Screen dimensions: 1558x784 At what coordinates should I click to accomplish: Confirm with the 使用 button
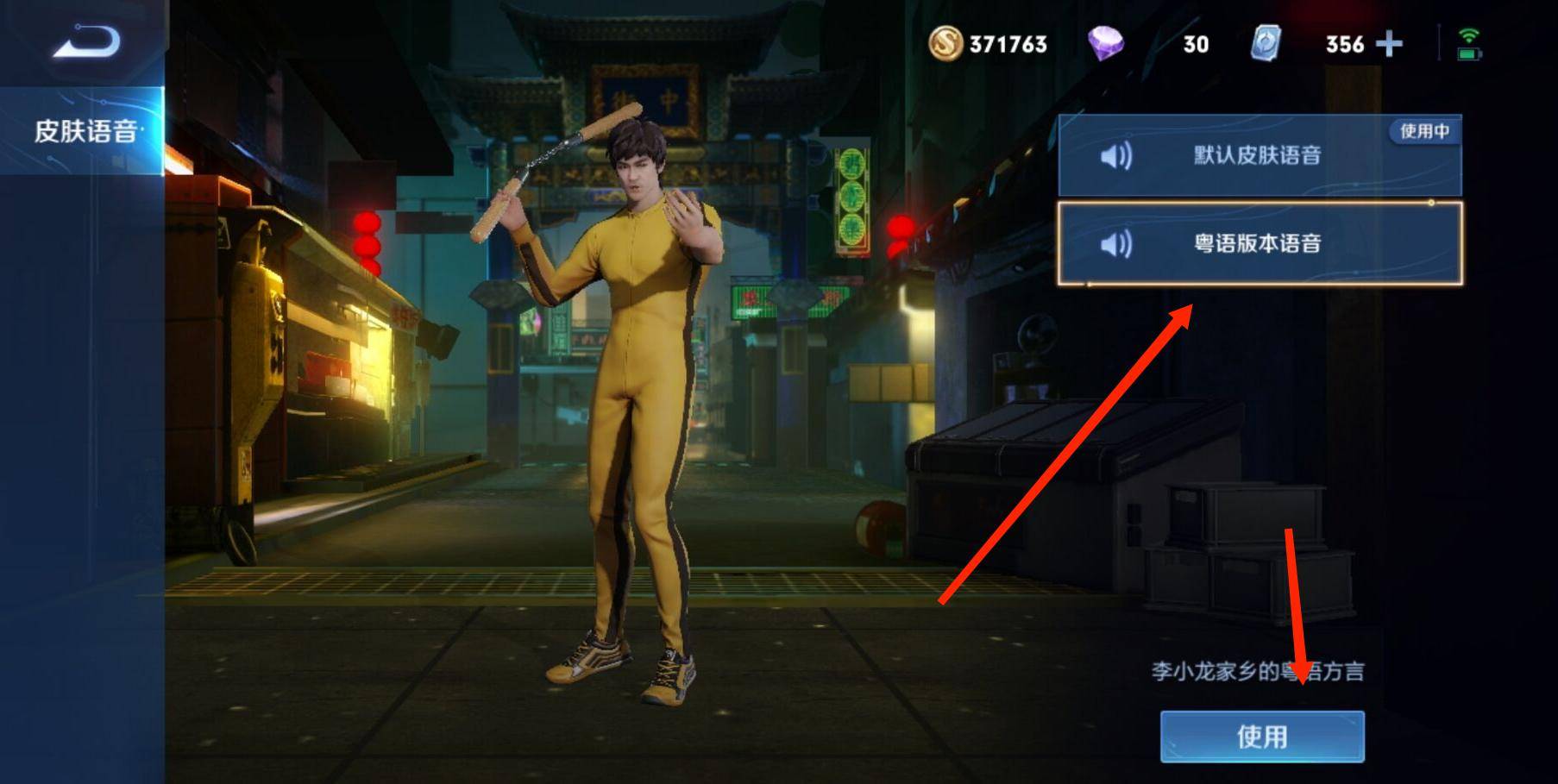coord(1262,737)
